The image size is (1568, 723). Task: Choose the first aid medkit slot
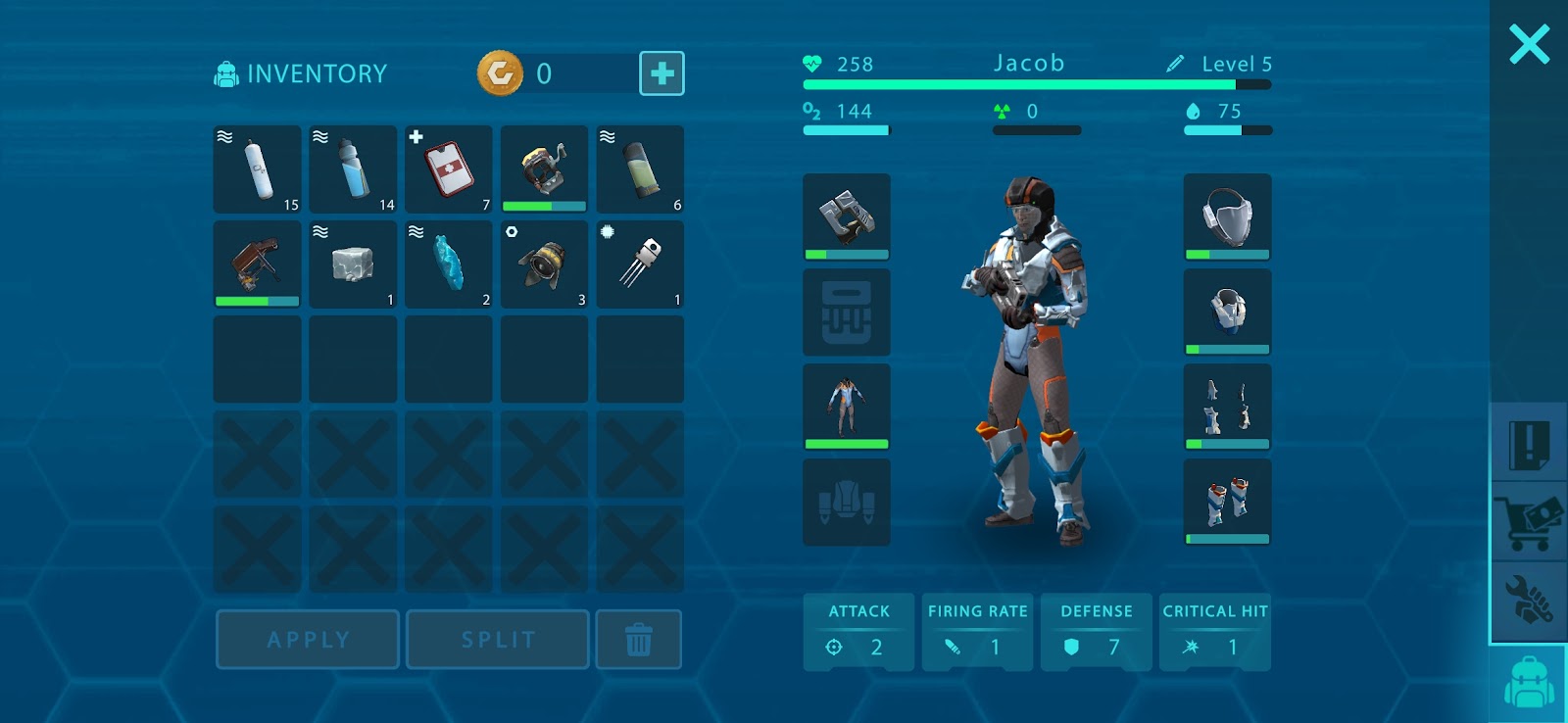point(449,169)
